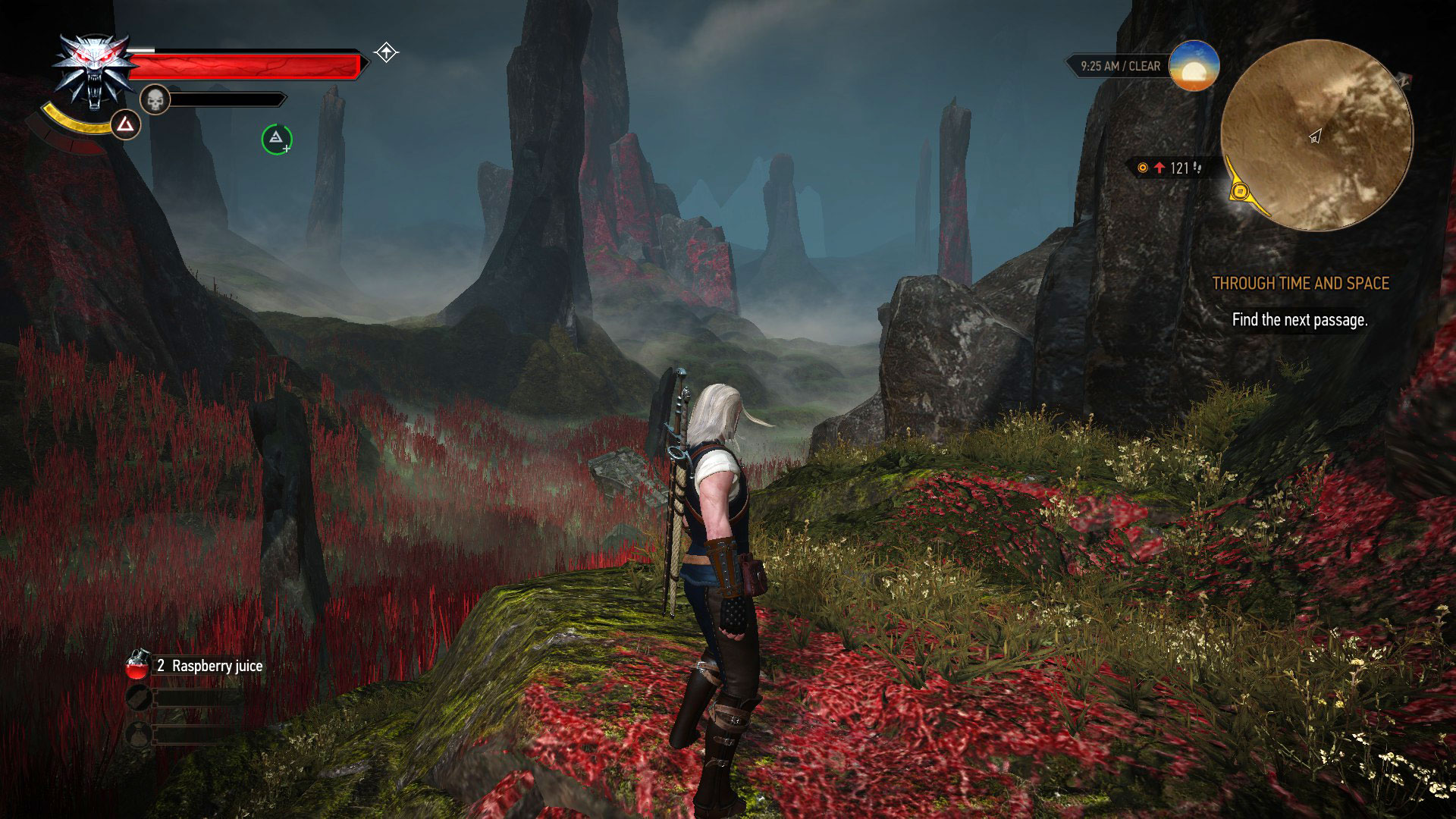Click the sunrise weather icon
1456x819 pixels.
[1193, 67]
